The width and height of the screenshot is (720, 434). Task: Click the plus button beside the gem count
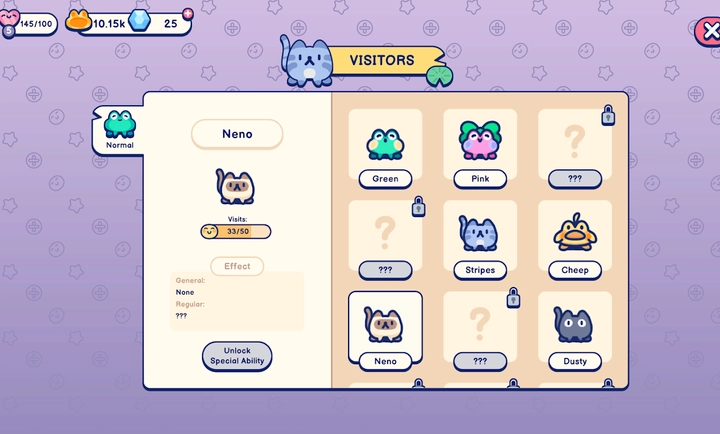pos(187,13)
